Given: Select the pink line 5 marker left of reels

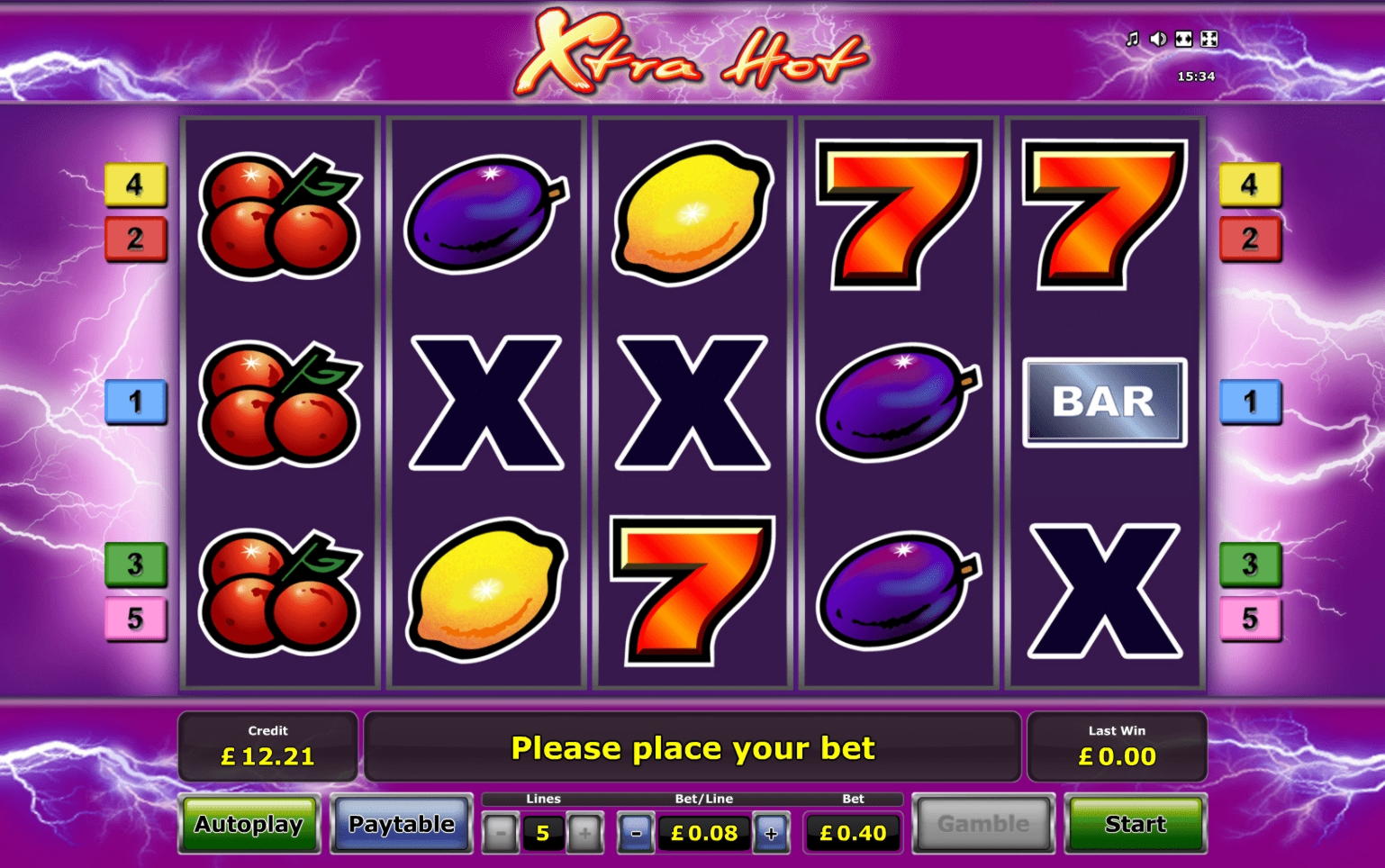Looking at the screenshot, I should (135, 619).
